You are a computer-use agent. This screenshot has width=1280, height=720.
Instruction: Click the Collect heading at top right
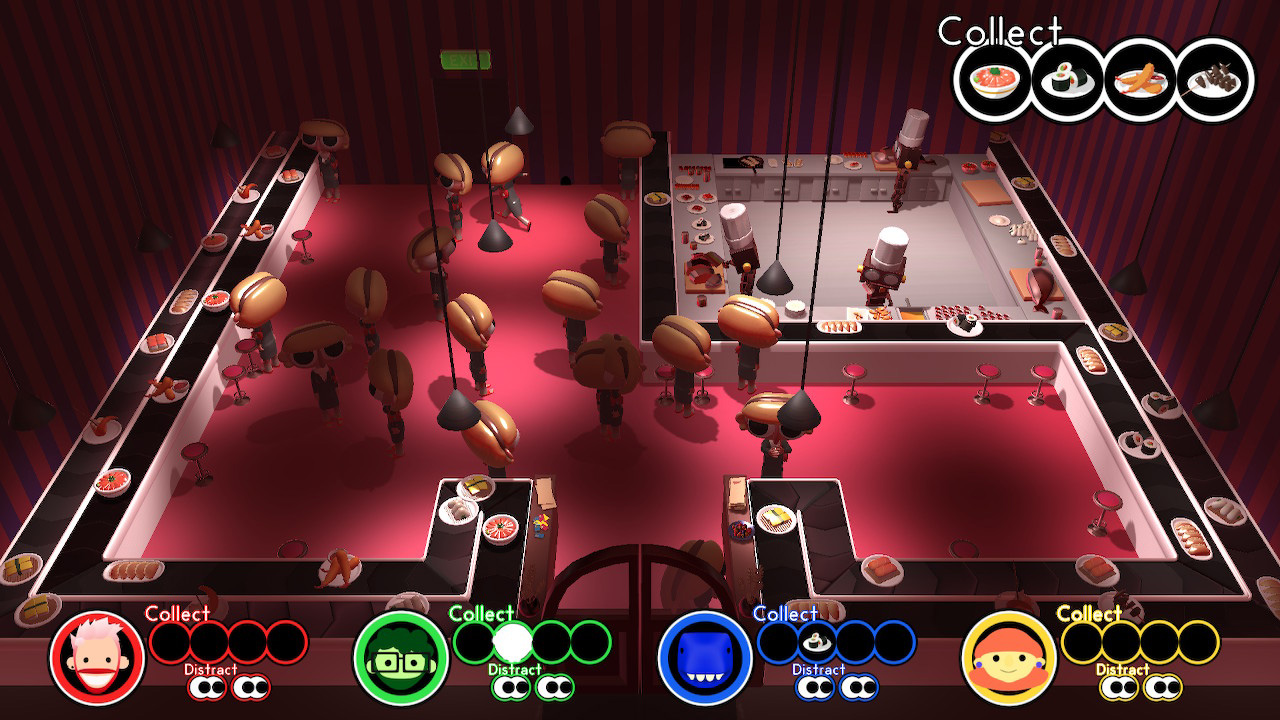click(x=998, y=31)
